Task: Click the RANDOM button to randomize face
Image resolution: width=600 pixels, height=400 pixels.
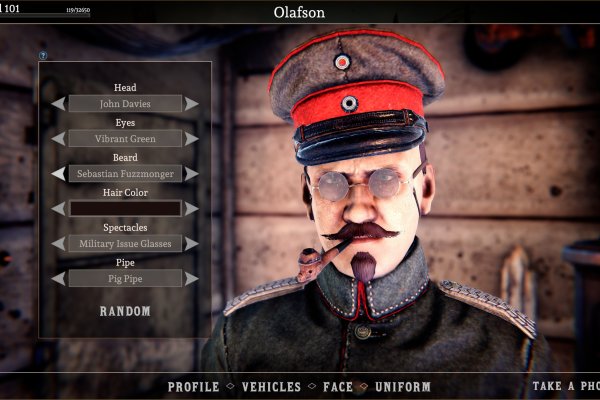Action: [x=125, y=311]
